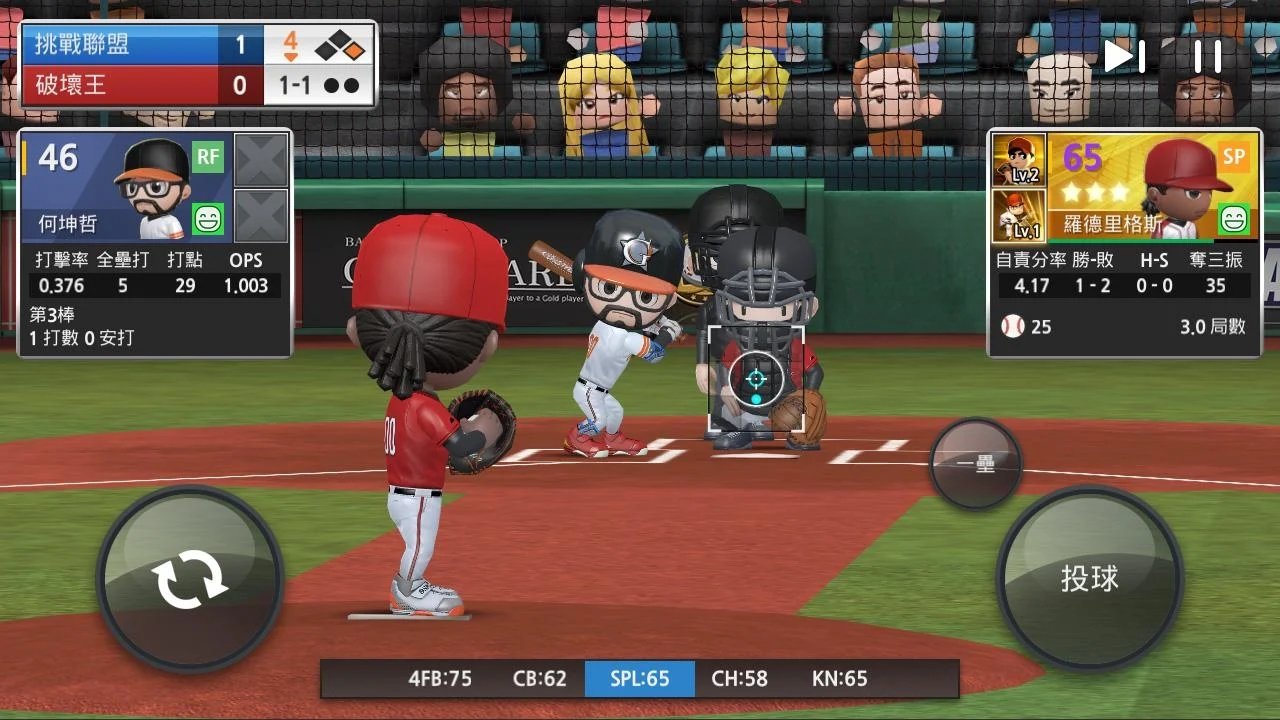Pause the game
The image size is (1280, 720).
click(x=1208, y=56)
